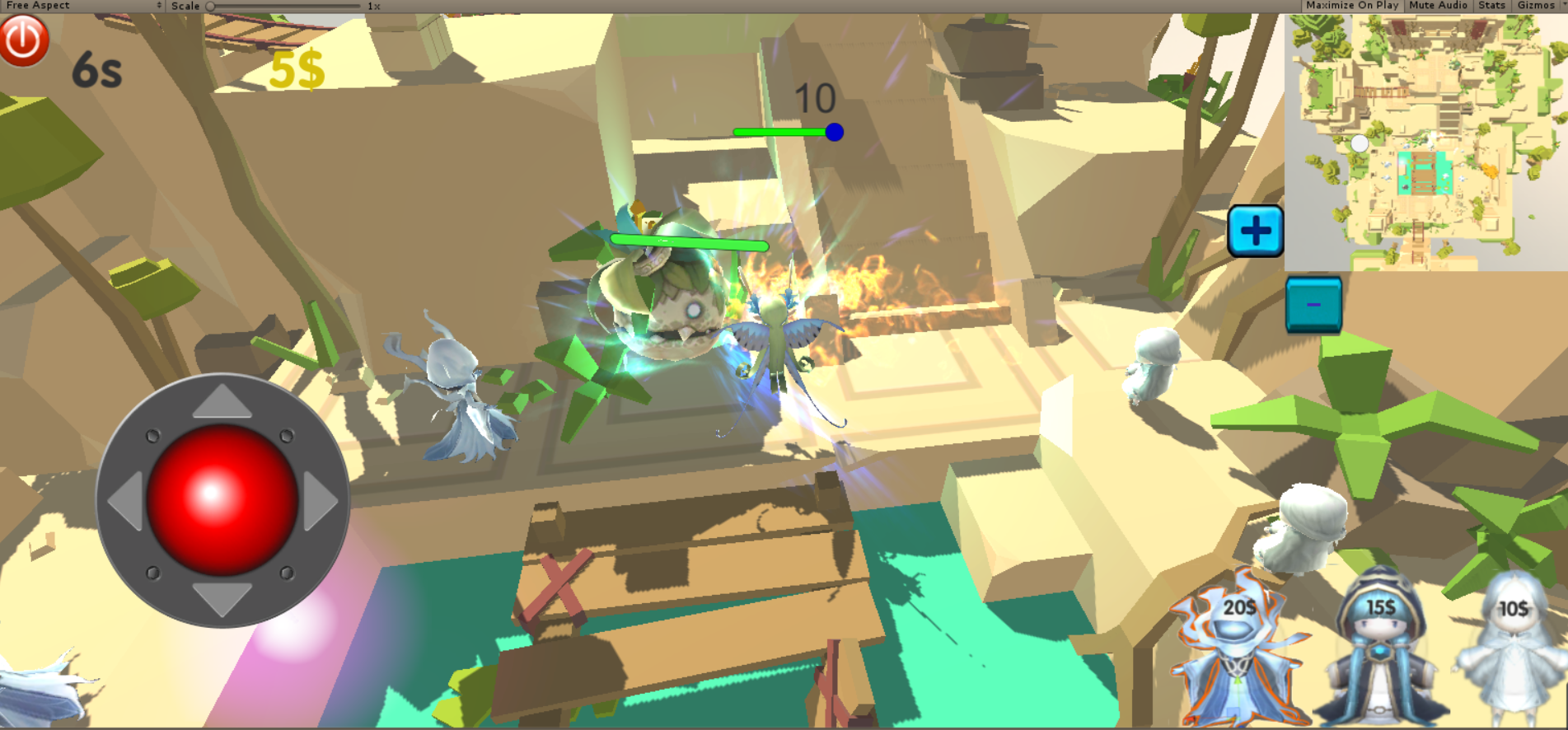
Task: Click the red power button icon
Action: [24, 39]
